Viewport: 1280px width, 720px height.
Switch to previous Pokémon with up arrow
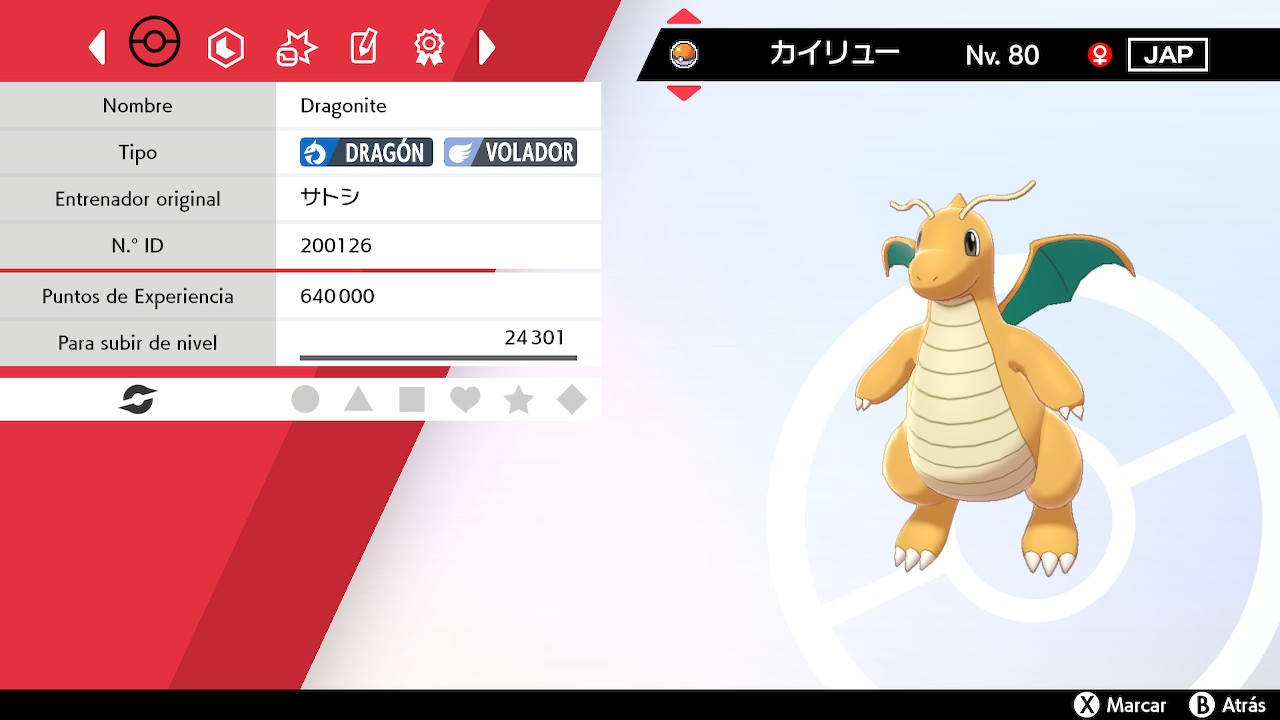coord(684,17)
